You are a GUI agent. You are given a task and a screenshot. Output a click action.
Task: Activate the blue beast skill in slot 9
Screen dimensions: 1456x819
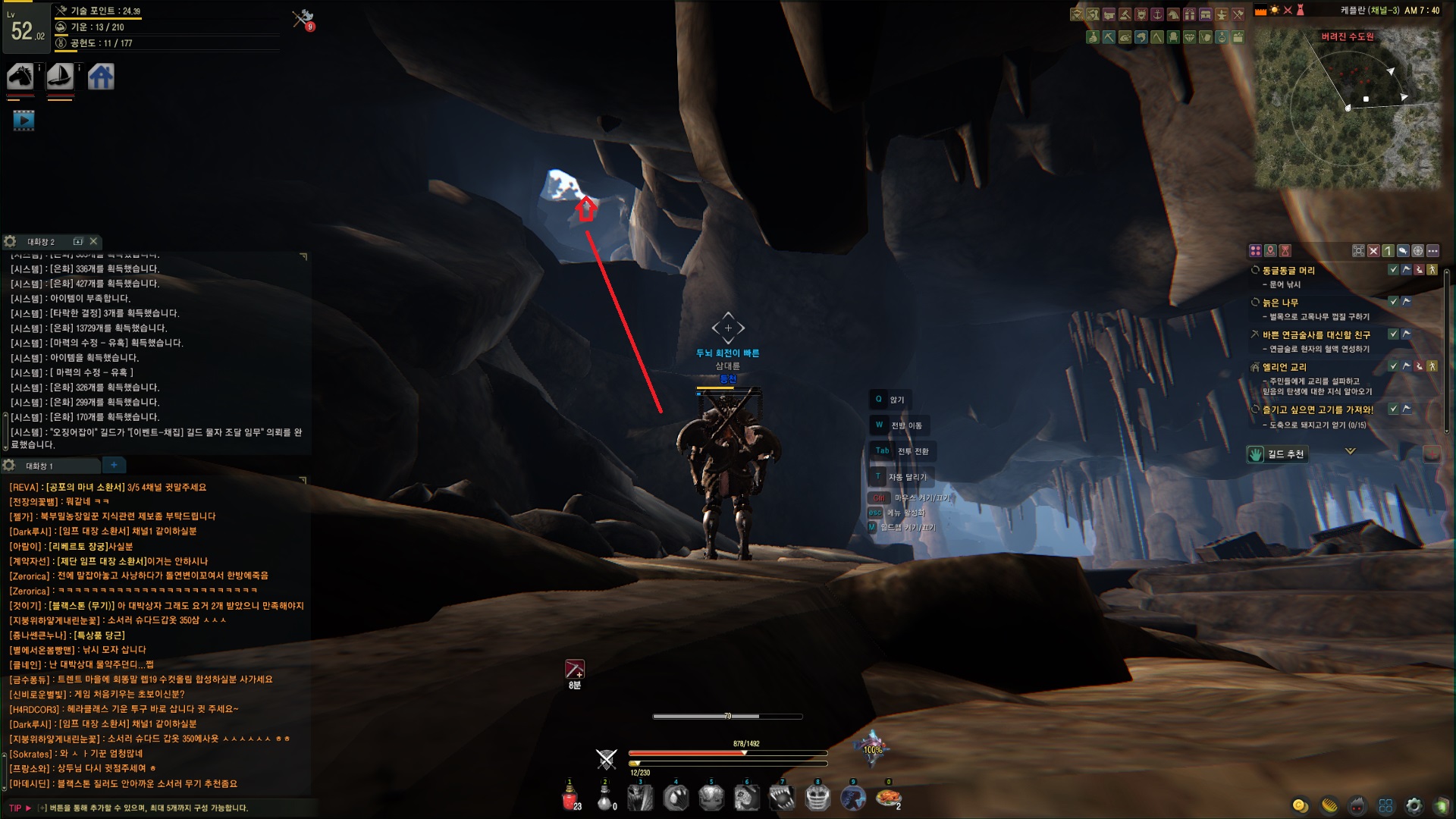tap(853, 798)
